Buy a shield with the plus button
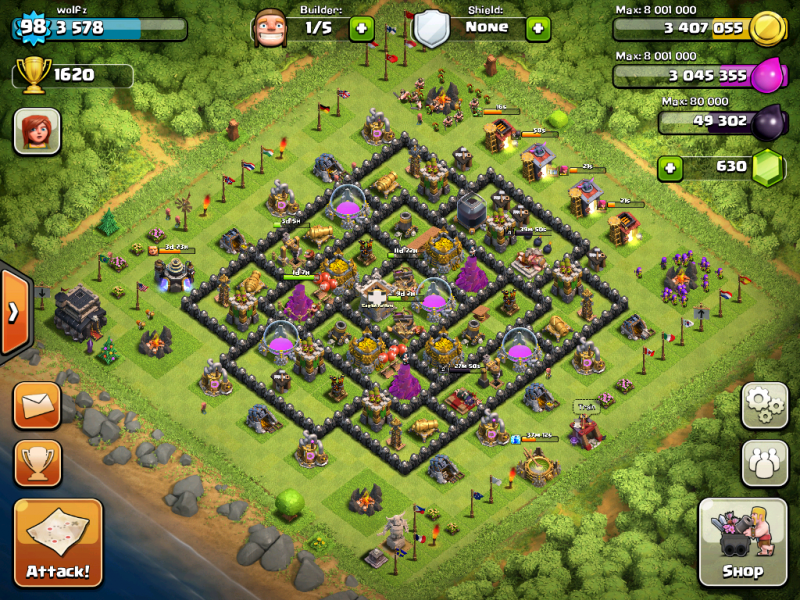This screenshot has width=800, height=600. 538,28
